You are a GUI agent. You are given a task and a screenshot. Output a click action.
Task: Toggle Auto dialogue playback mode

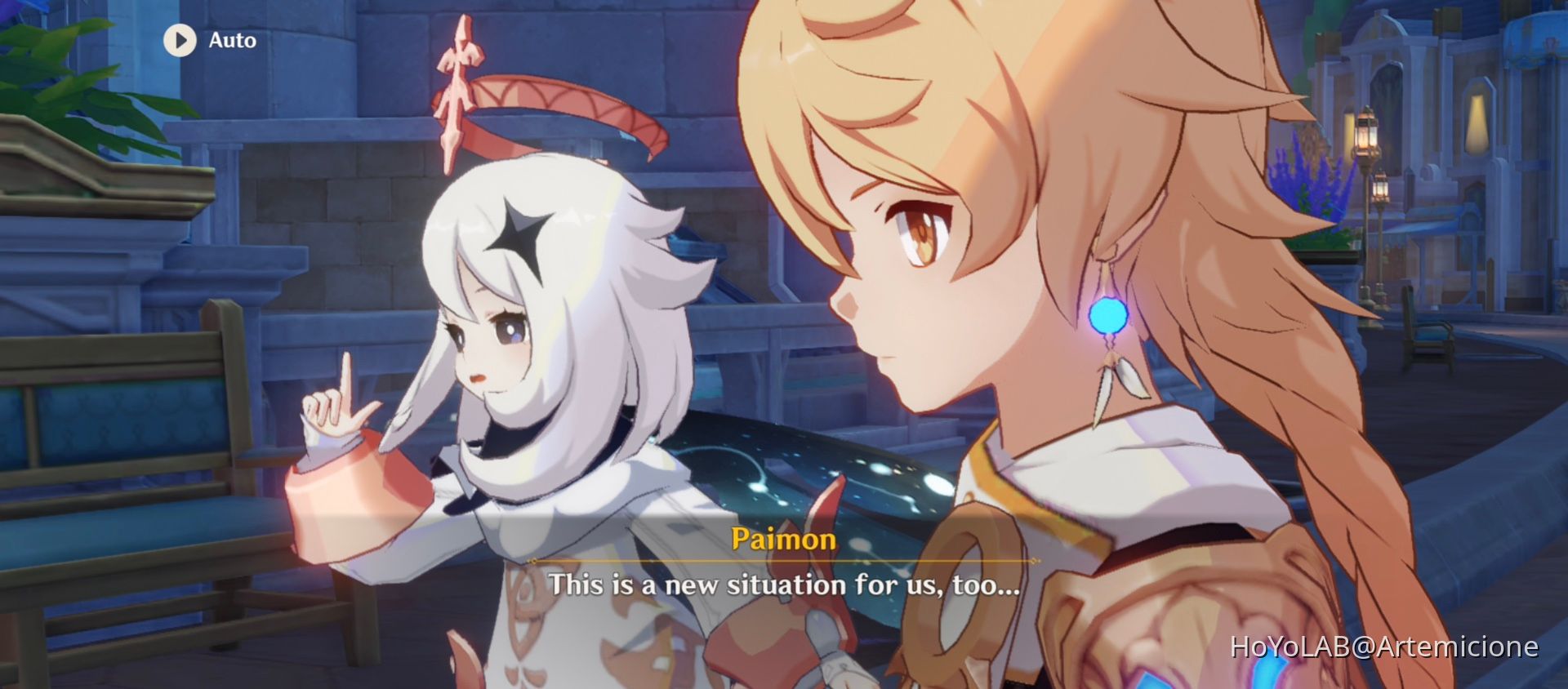[204, 39]
